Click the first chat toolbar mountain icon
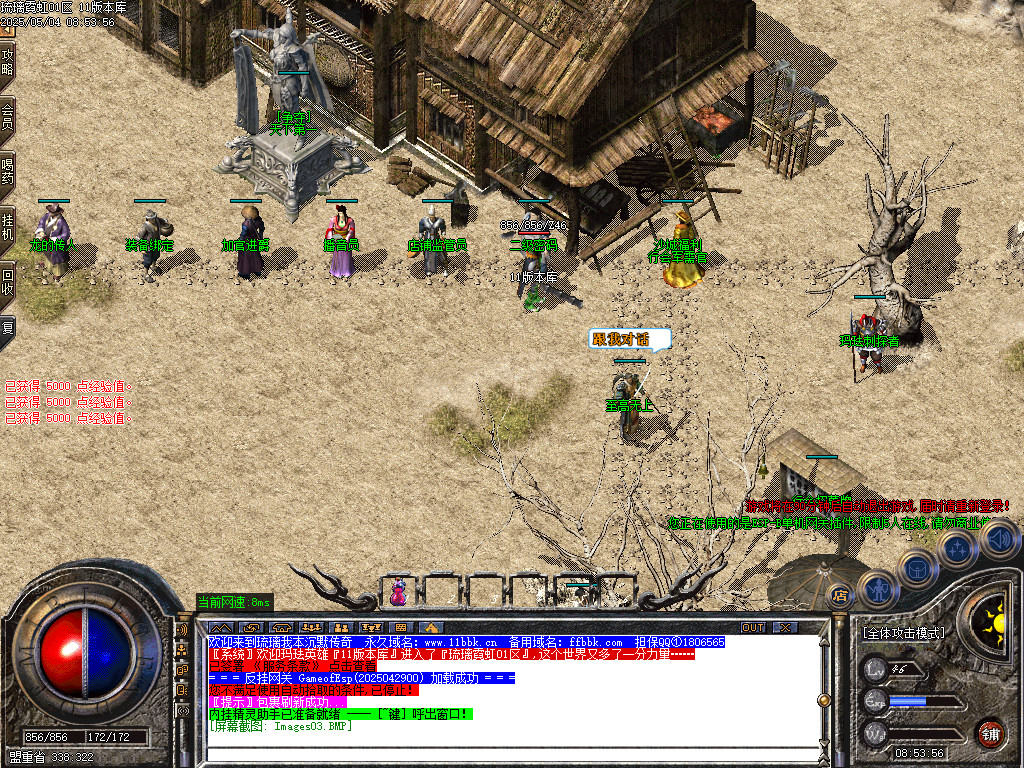The width and height of the screenshot is (1024, 768). pyautogui.click(x=219, y=627)
